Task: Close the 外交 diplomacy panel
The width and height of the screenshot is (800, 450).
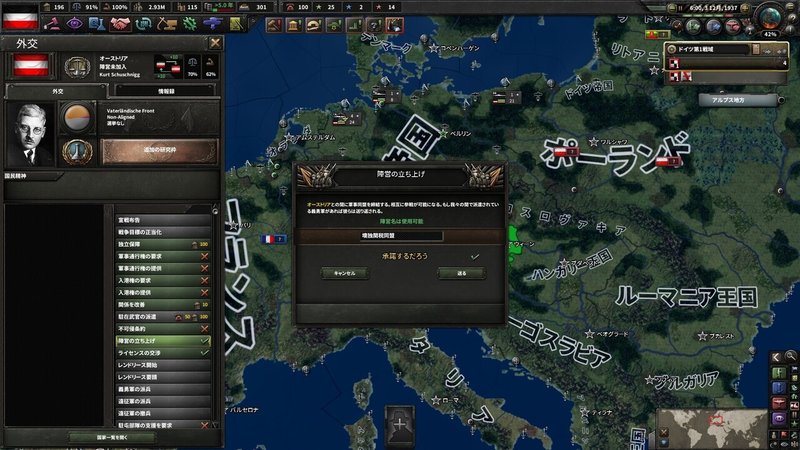Action: click(x=215, y=44)
